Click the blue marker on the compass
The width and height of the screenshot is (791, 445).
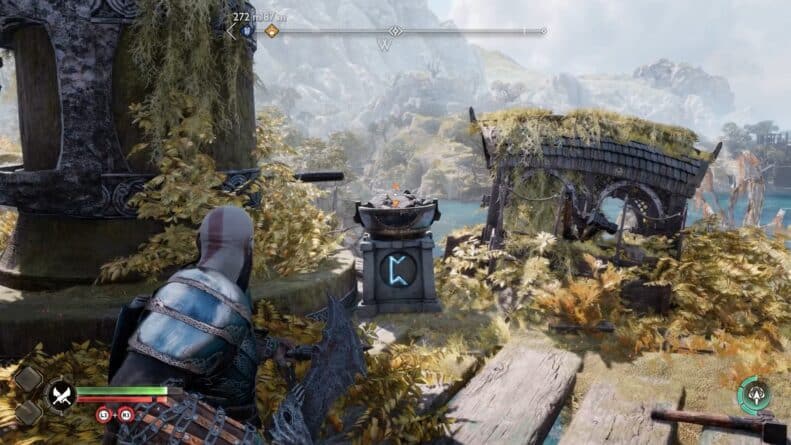click(246, 31)
